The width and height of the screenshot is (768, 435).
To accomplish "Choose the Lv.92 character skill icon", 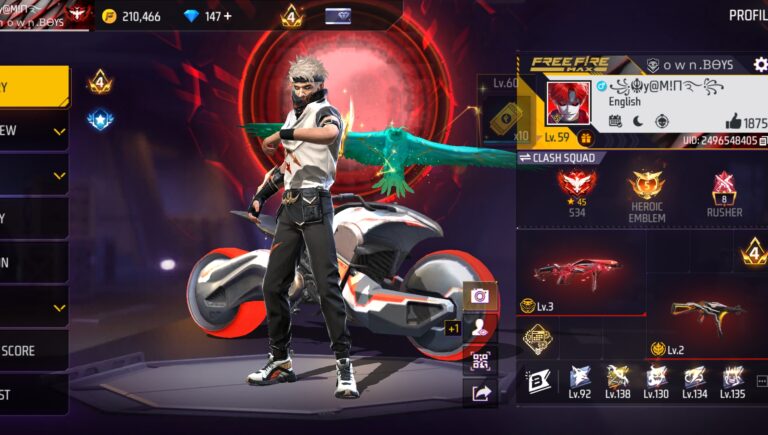I will click(x=580, y=378).
